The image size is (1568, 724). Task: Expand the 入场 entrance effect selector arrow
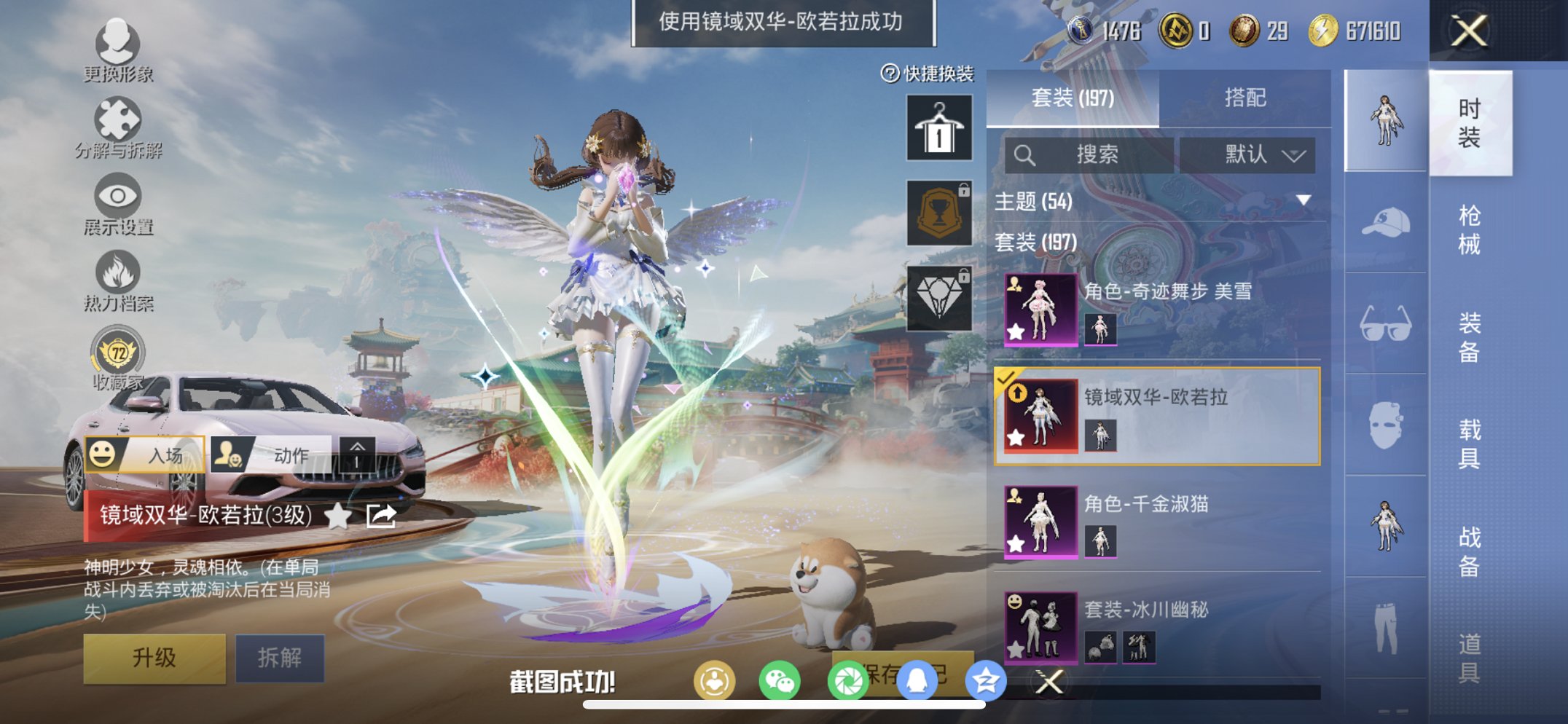tap(356, 453)
